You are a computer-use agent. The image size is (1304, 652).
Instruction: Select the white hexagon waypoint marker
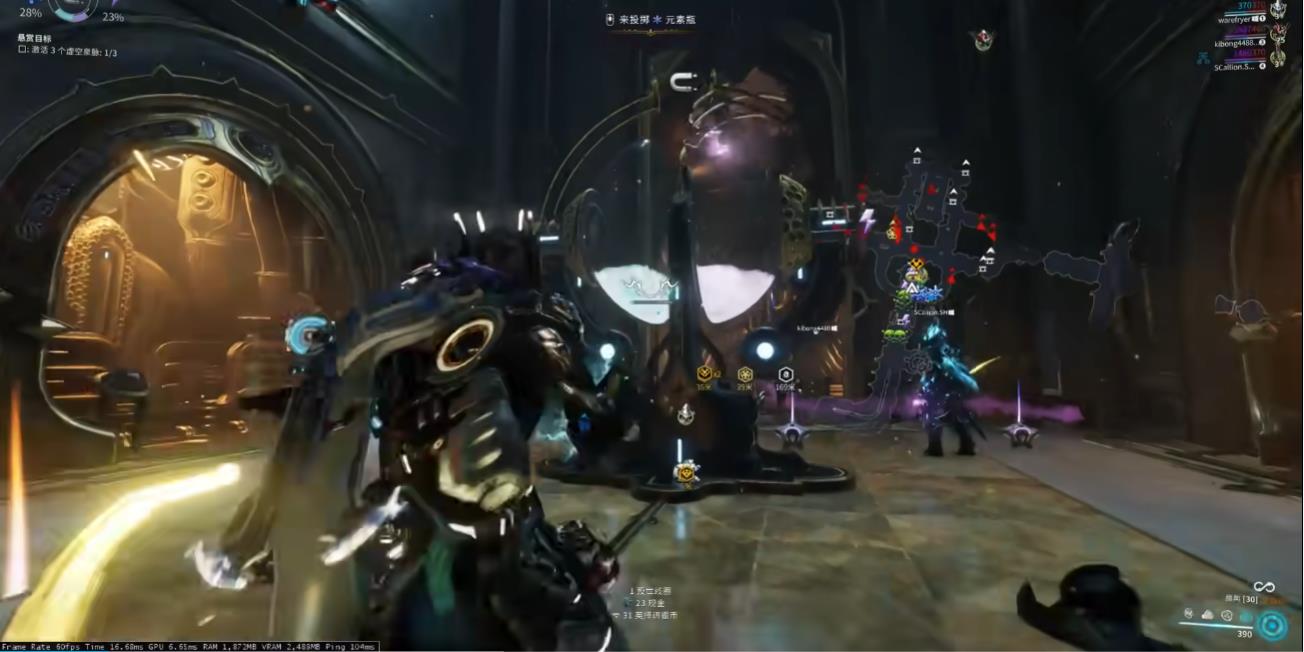(x=785, y=374)
